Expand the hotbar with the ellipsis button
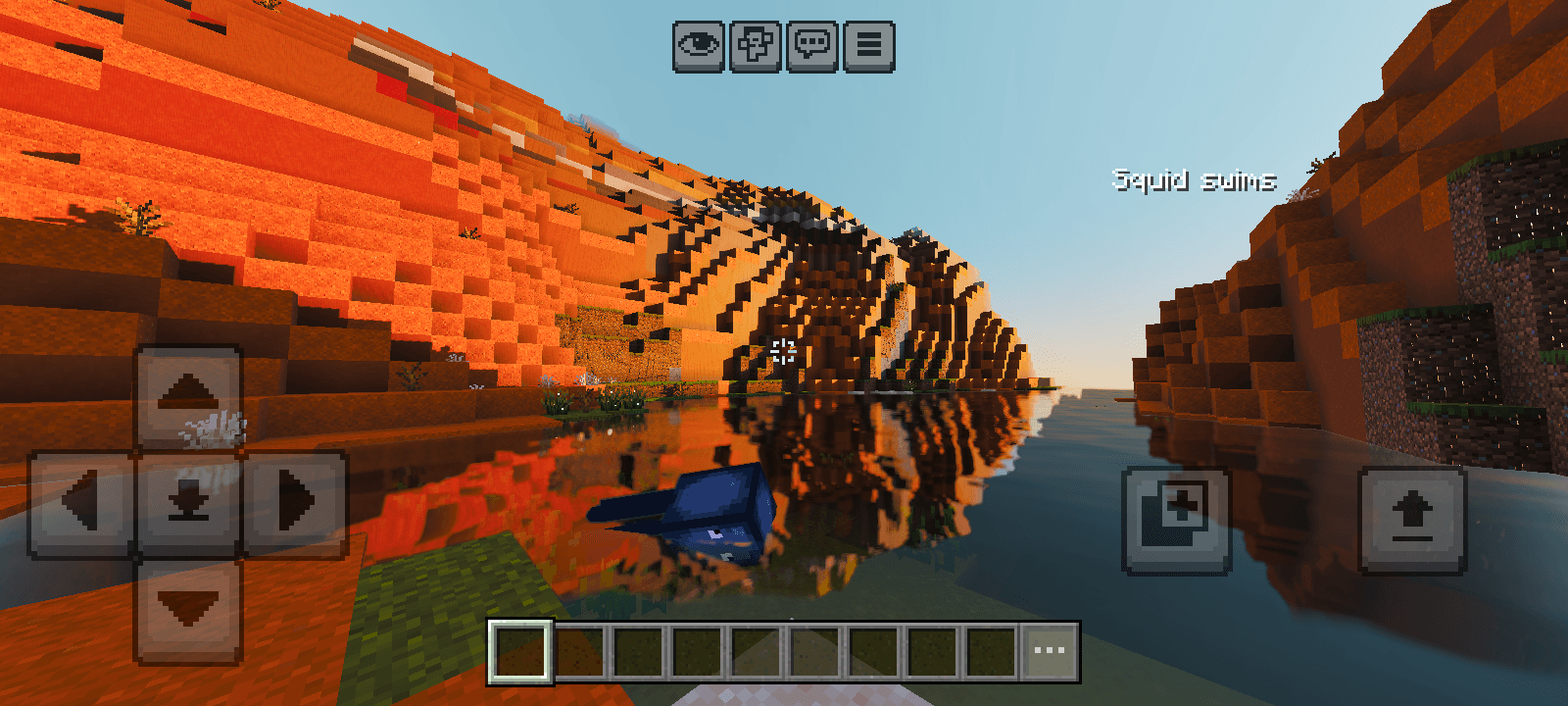 click(1050, 646)
